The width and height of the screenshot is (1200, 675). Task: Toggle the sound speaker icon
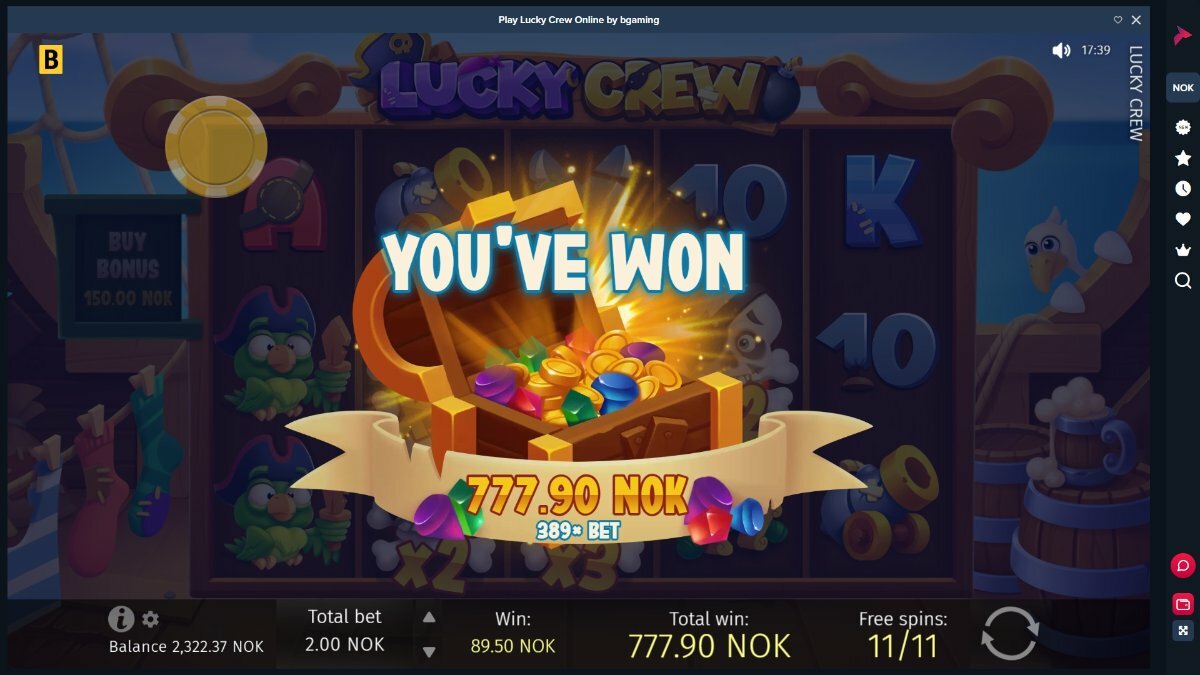pyautogui.click(x=1061, y=50)
